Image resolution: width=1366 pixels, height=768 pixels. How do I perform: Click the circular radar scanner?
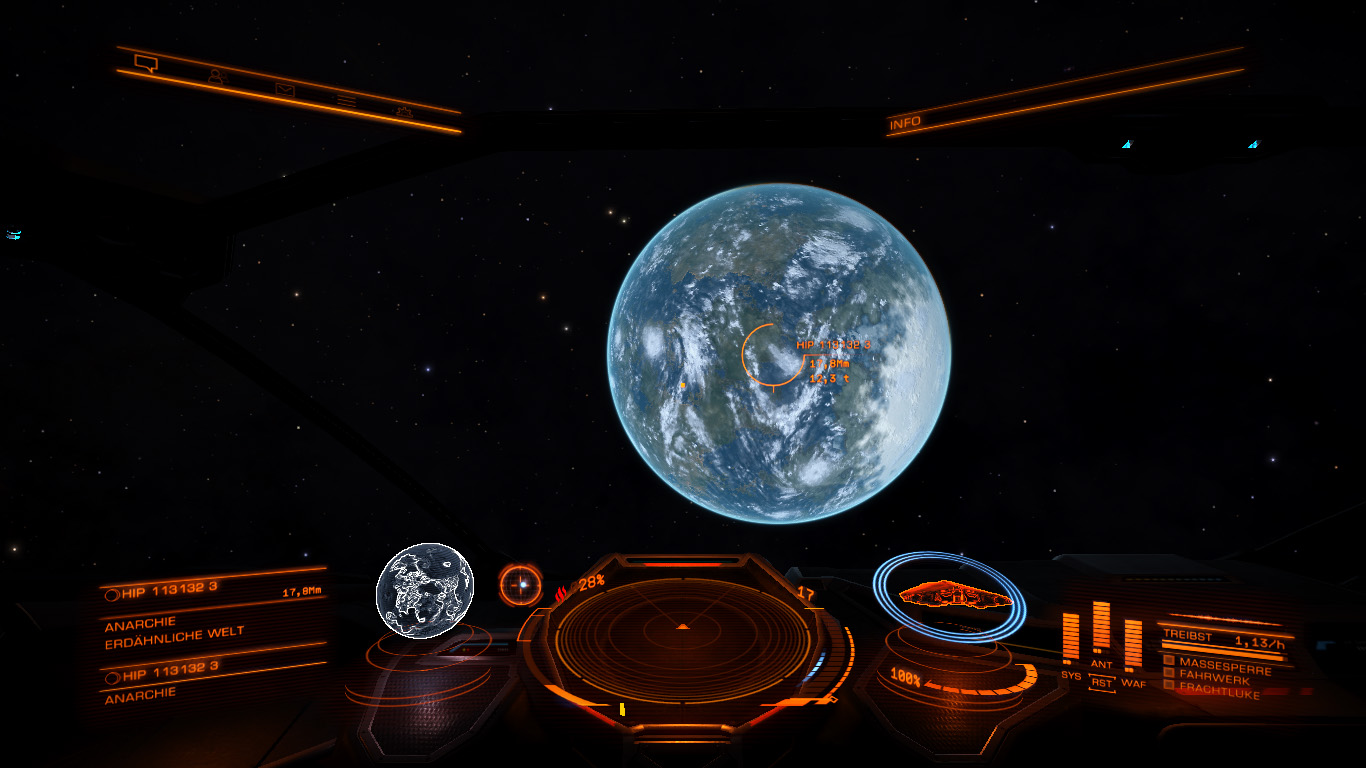pos(683,629)
